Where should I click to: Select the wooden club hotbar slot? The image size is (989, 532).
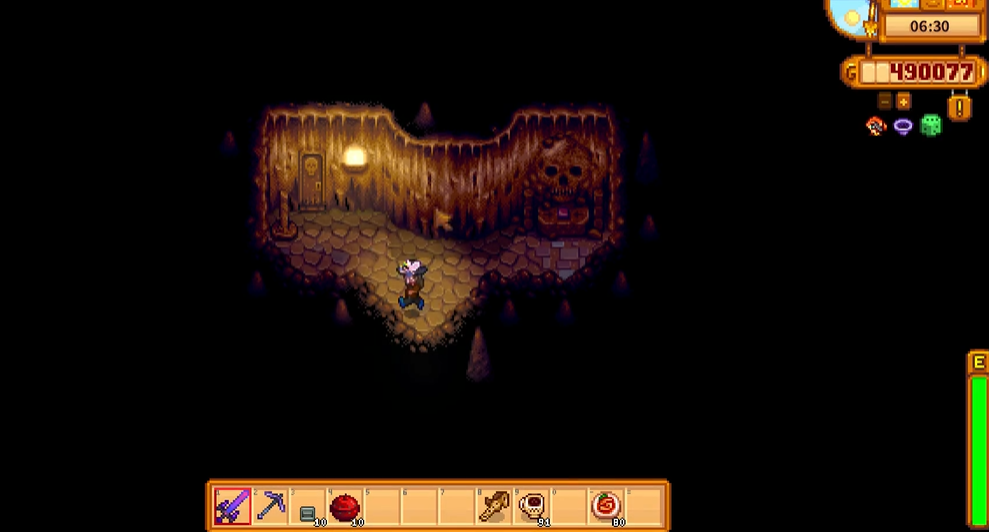click(x=494, y=507)
